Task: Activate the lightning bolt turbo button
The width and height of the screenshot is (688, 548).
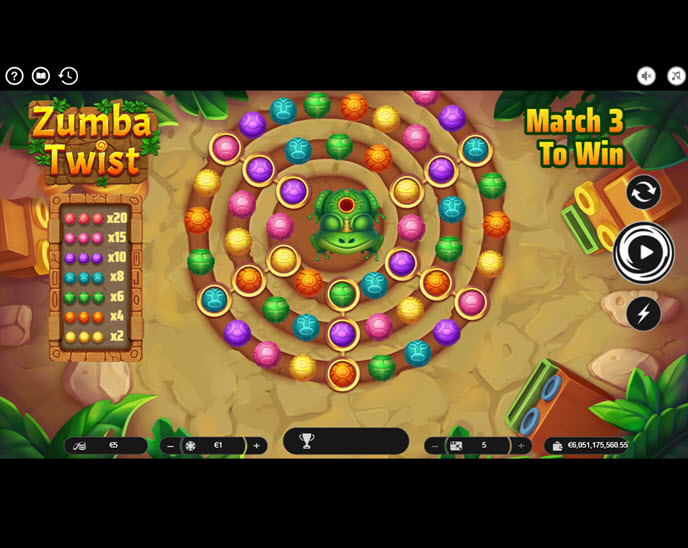Action: pos(644,313)
